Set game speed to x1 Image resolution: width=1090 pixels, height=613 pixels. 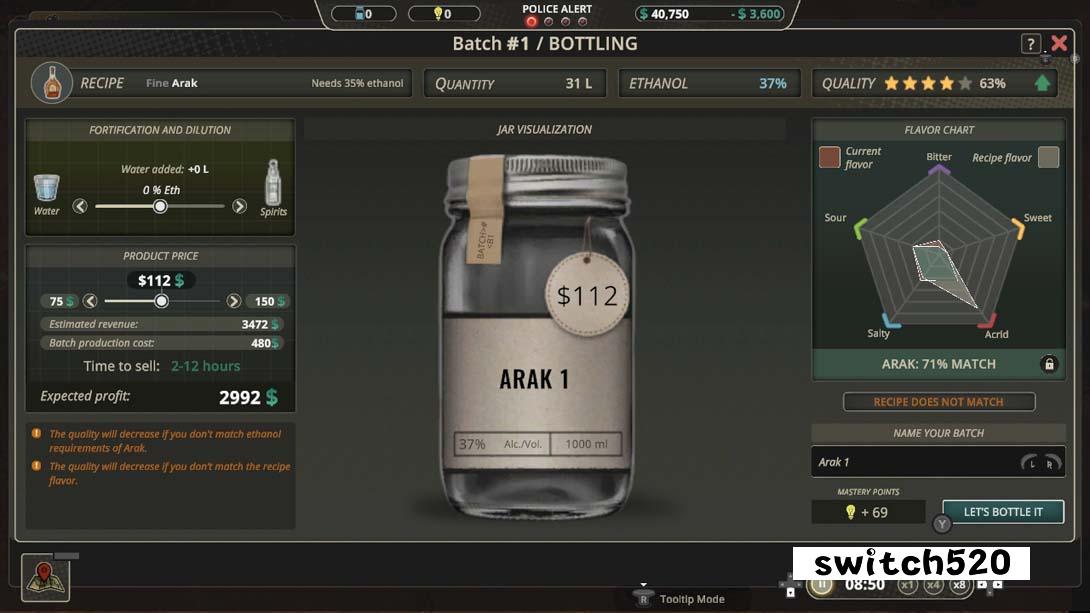tap(907, 585)
